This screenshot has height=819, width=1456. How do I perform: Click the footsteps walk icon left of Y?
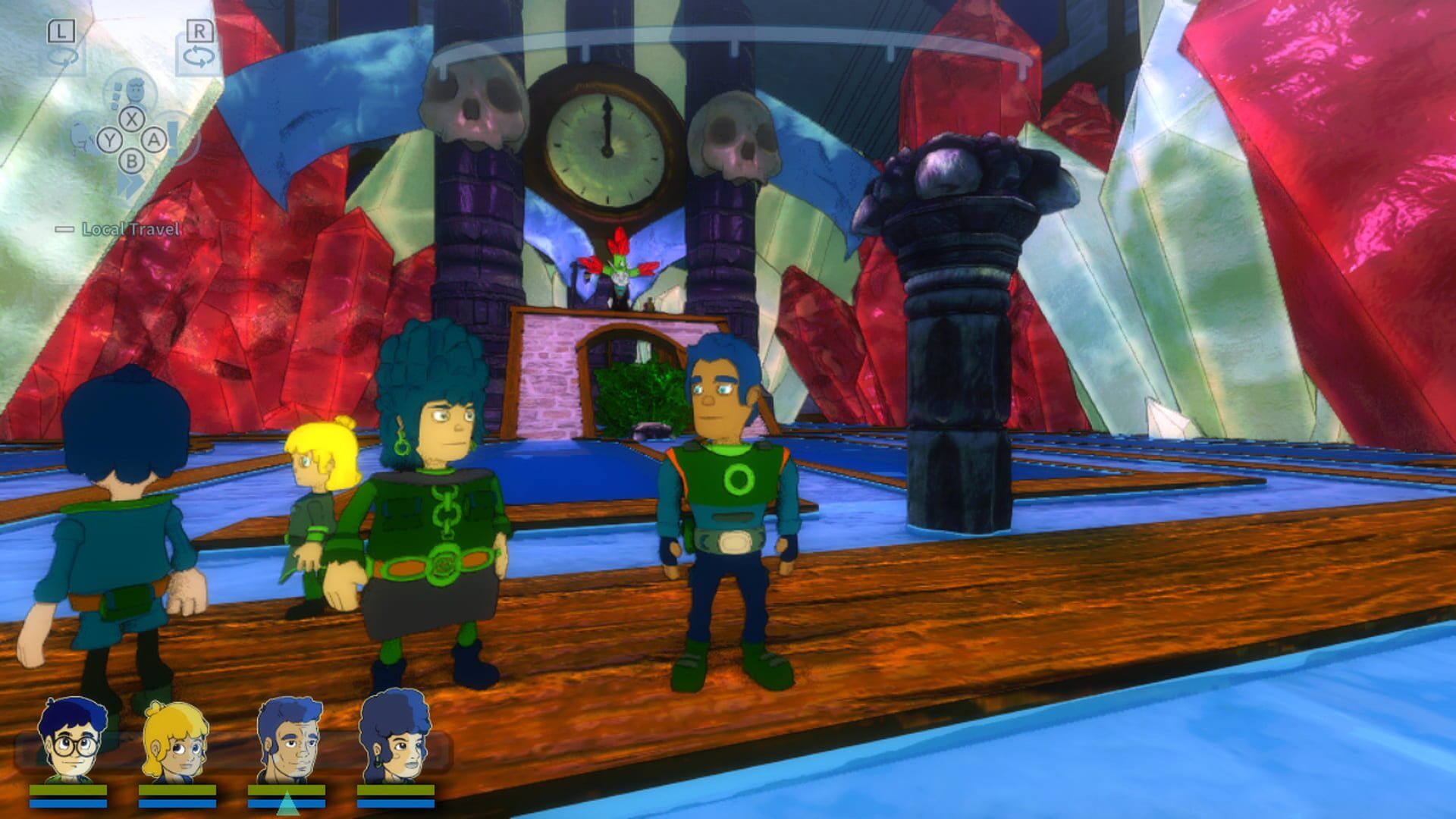coord(80,138)
